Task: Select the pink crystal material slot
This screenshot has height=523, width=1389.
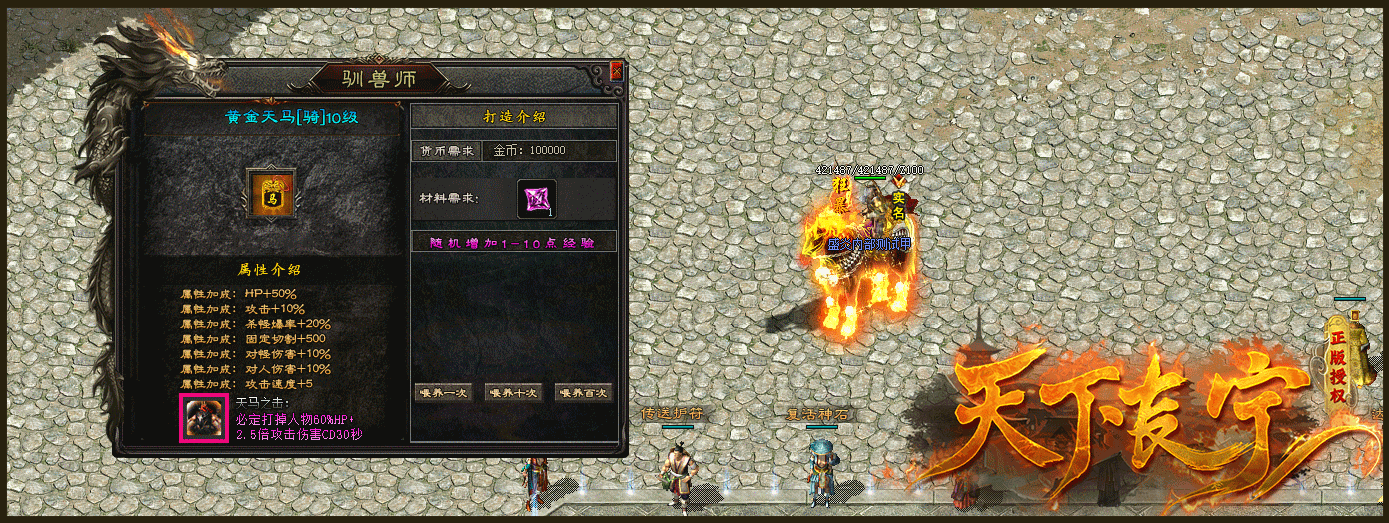Action: [x=536, y=198]
